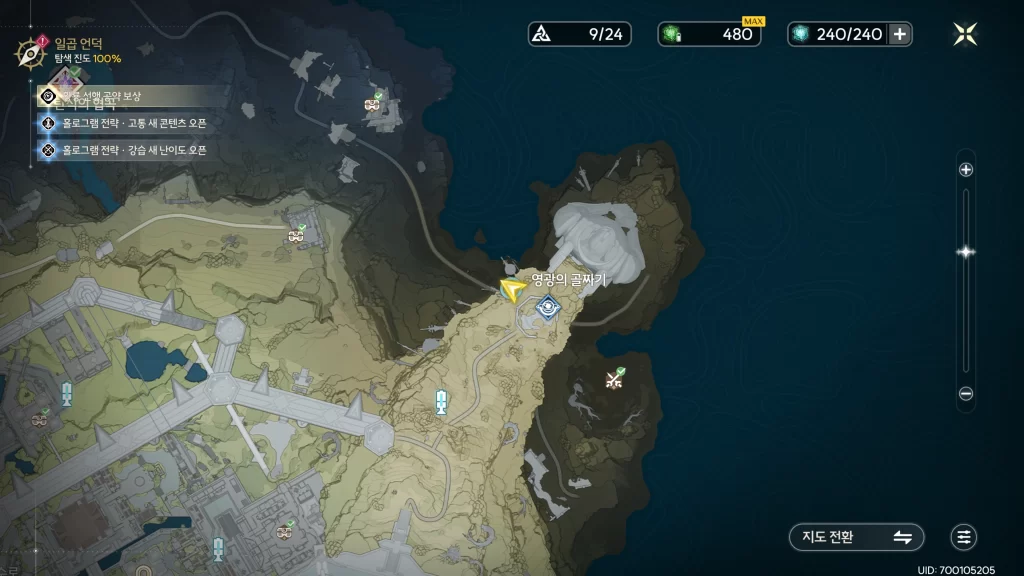Select the 영광의 골짜기 teleport waypoint
1024x576 pixels.
(x=546, y=308)
